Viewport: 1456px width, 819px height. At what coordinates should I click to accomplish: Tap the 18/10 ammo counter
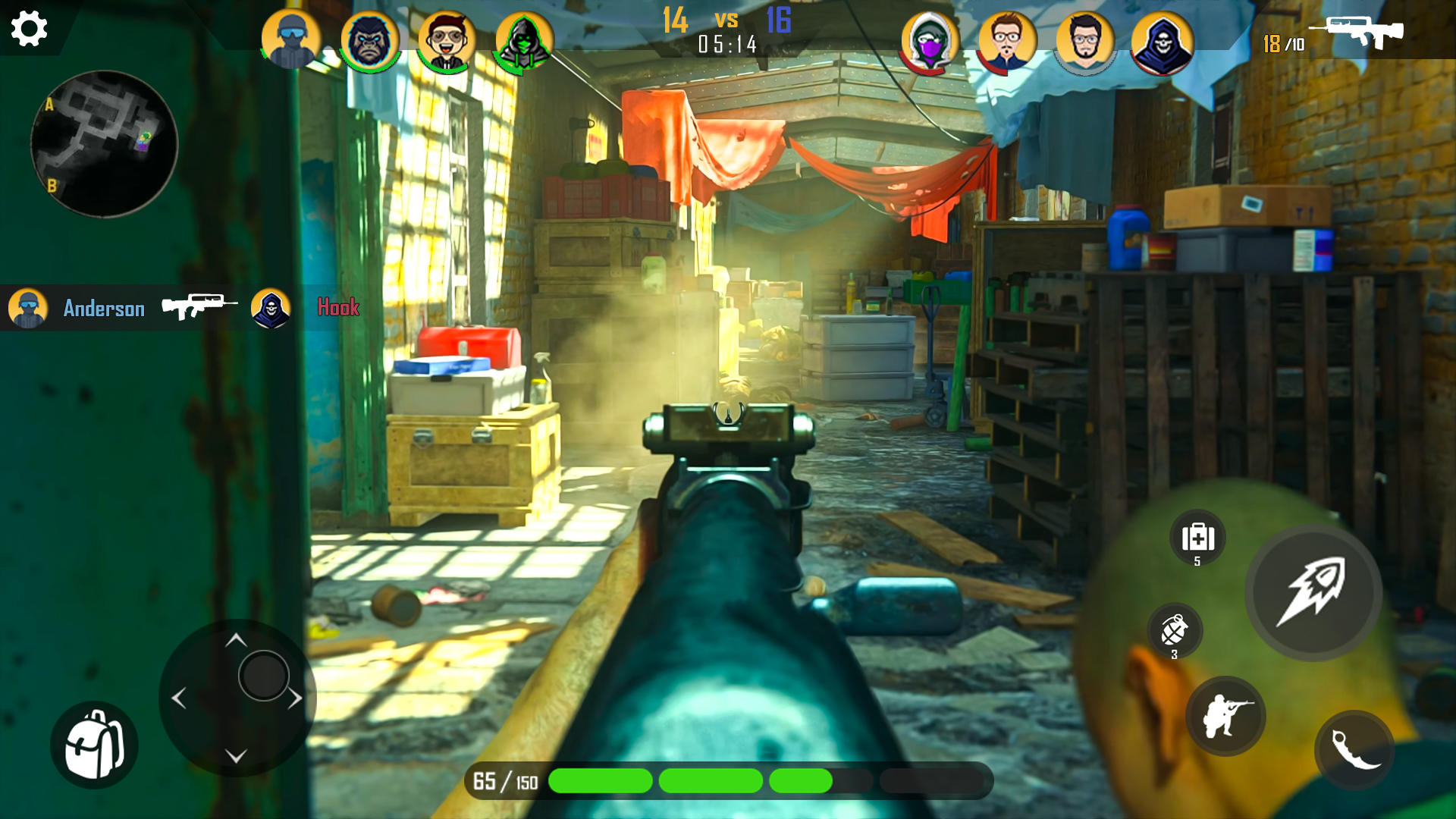click(1282, 42)
